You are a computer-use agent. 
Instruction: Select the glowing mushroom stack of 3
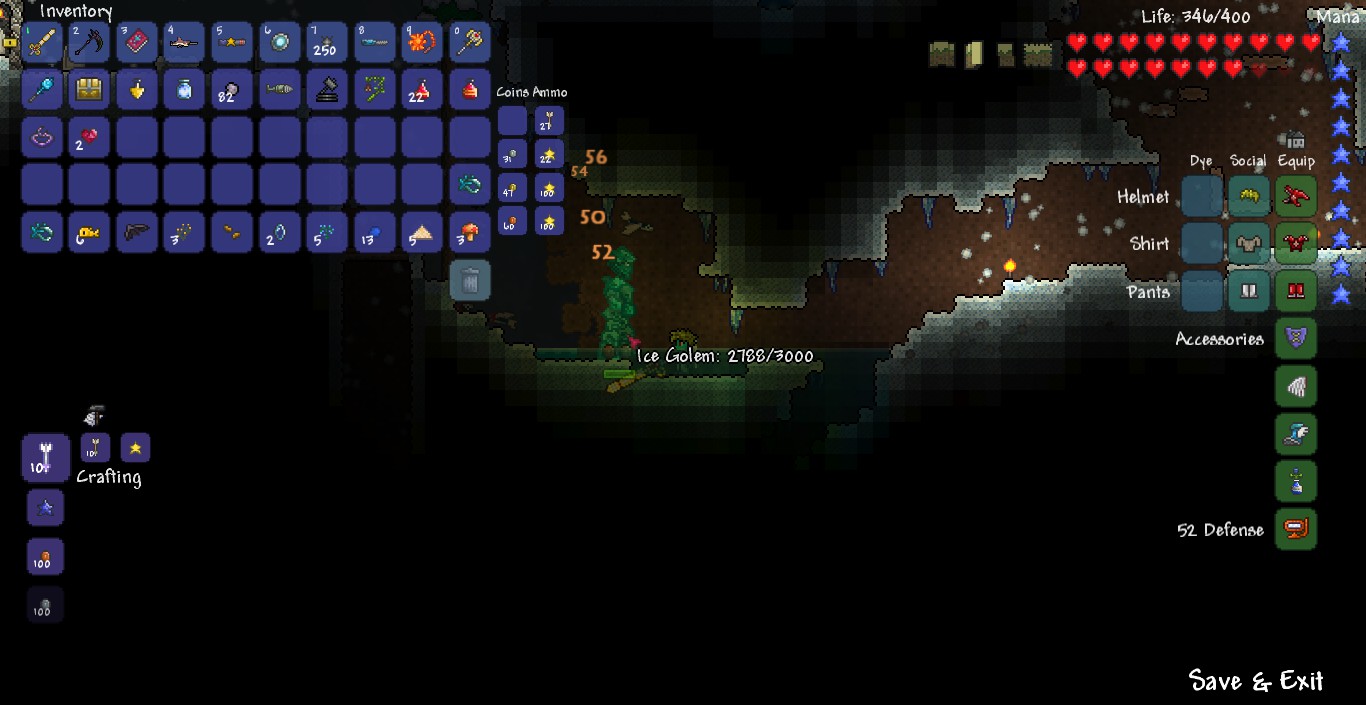click(469, 232)
